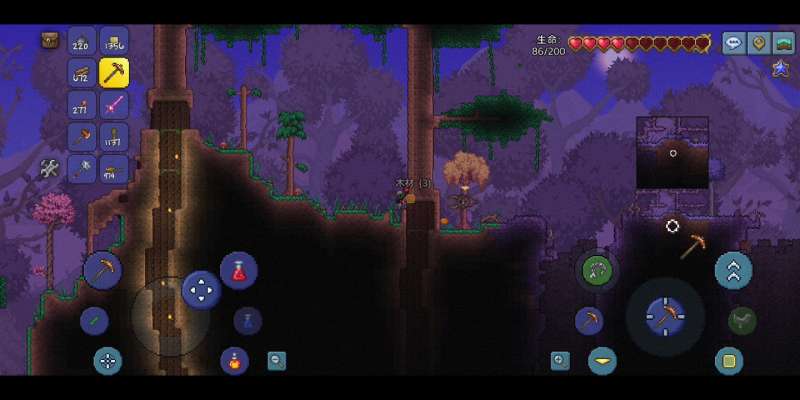
Task: Tap the blue mana potion quick button
Action: (247, 320)
